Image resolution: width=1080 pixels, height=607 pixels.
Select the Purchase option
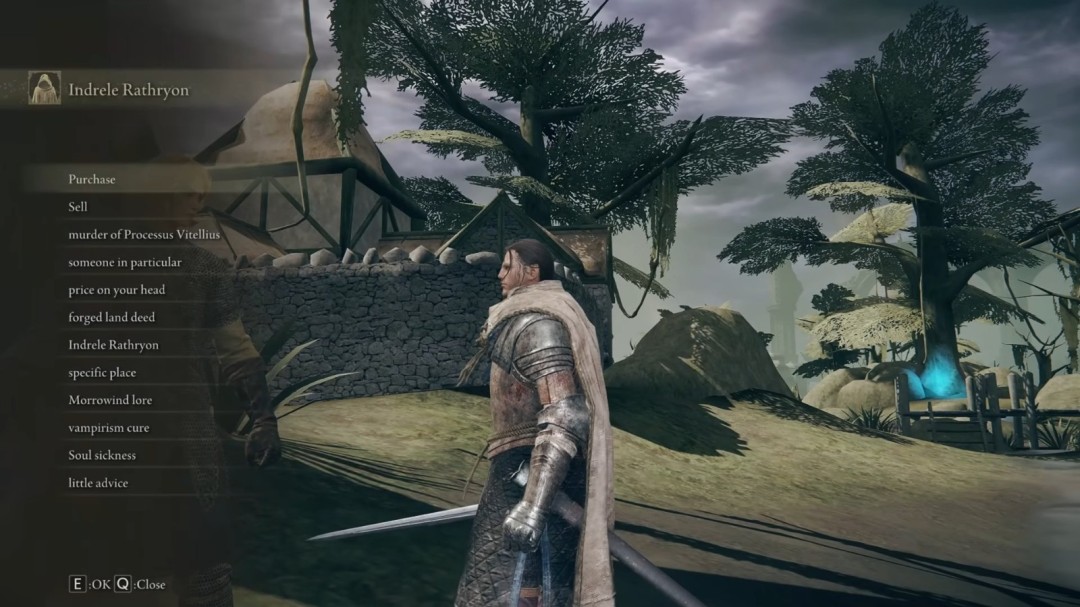click(x=92, y=179)
